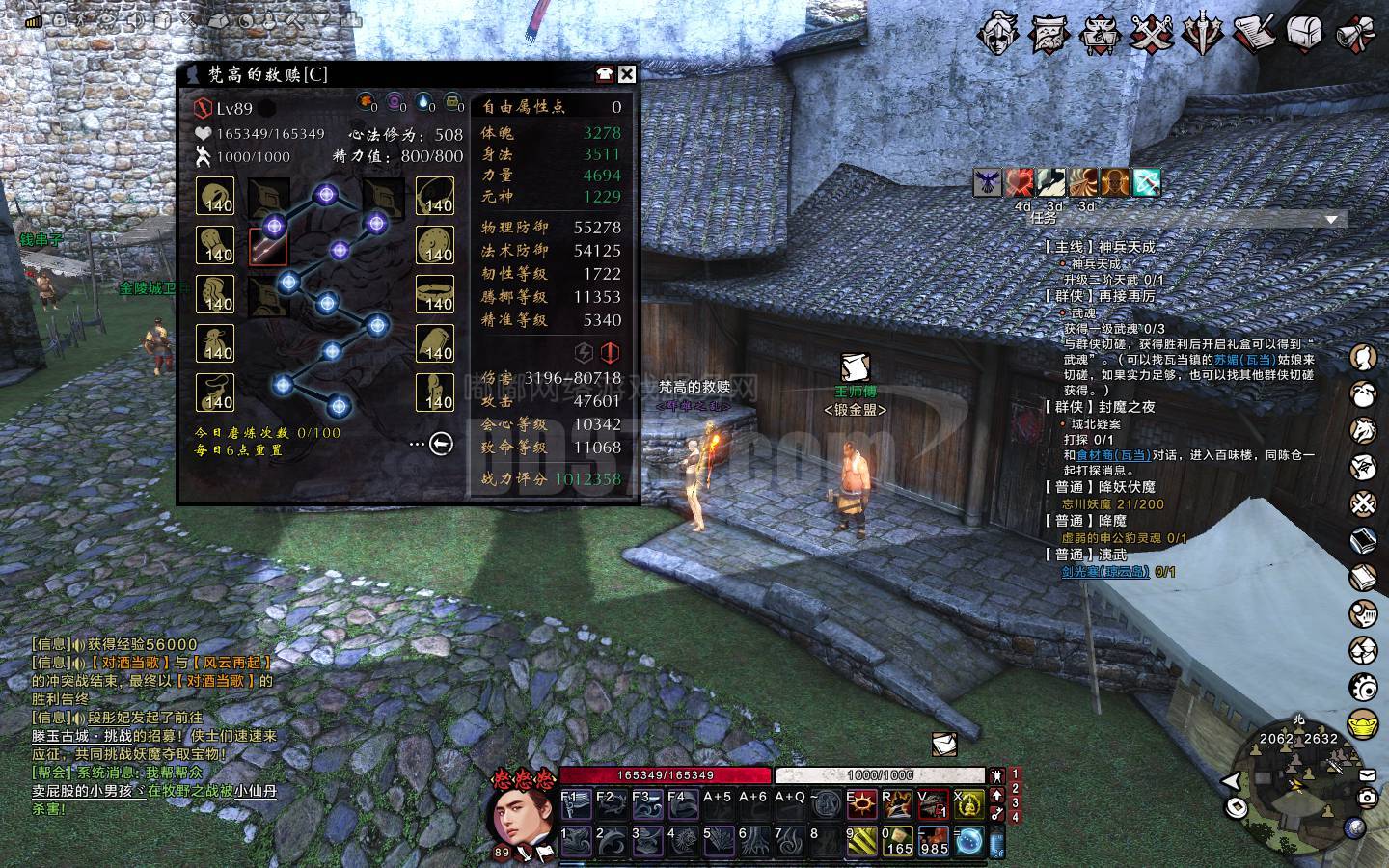The height and width of the screenshot is (868, 1389).
Task: Open the gold ingot shop icon
Action: [1363, 722]
